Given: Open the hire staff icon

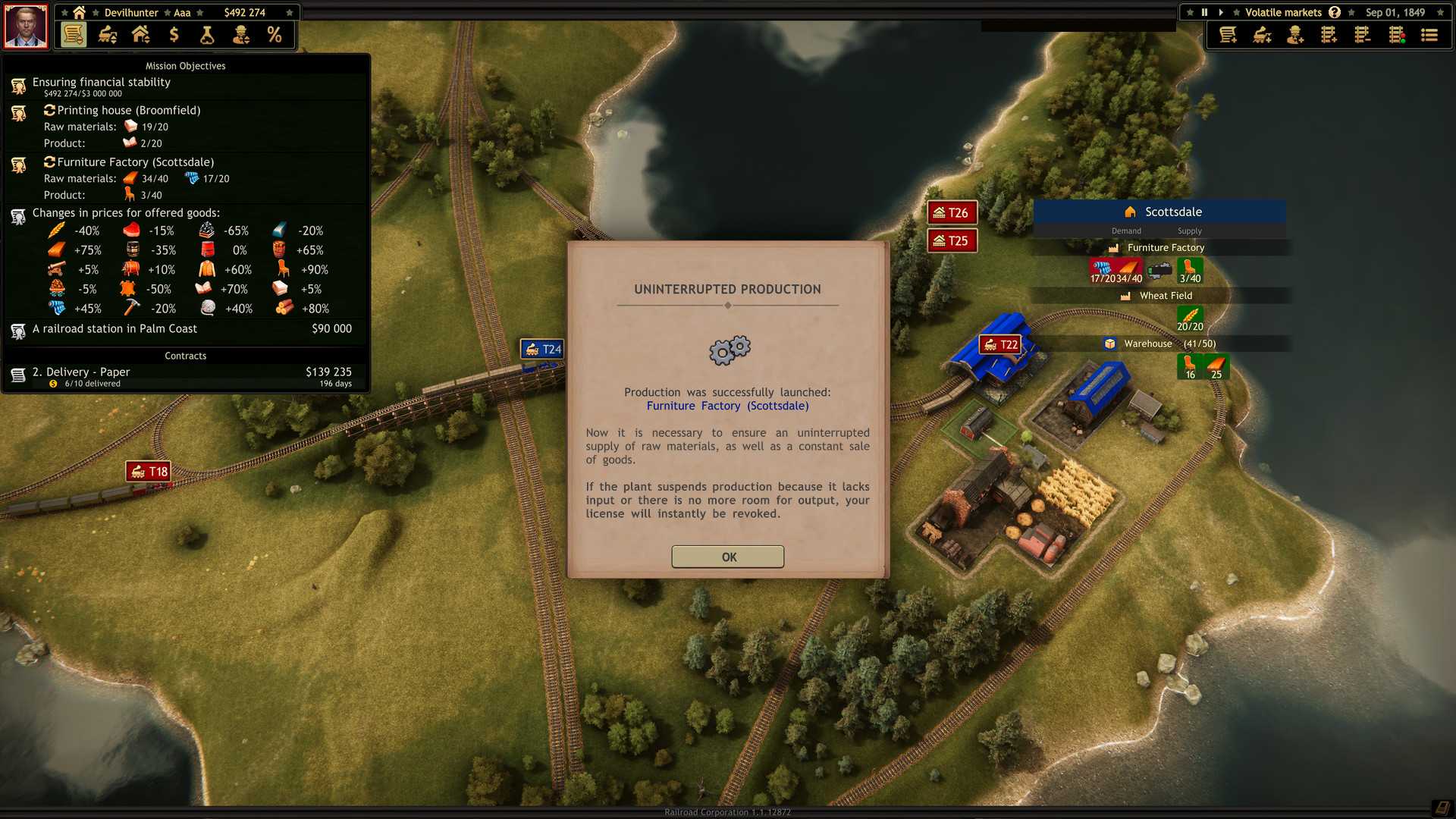Looking at the screenshot, I should 1294,35.
